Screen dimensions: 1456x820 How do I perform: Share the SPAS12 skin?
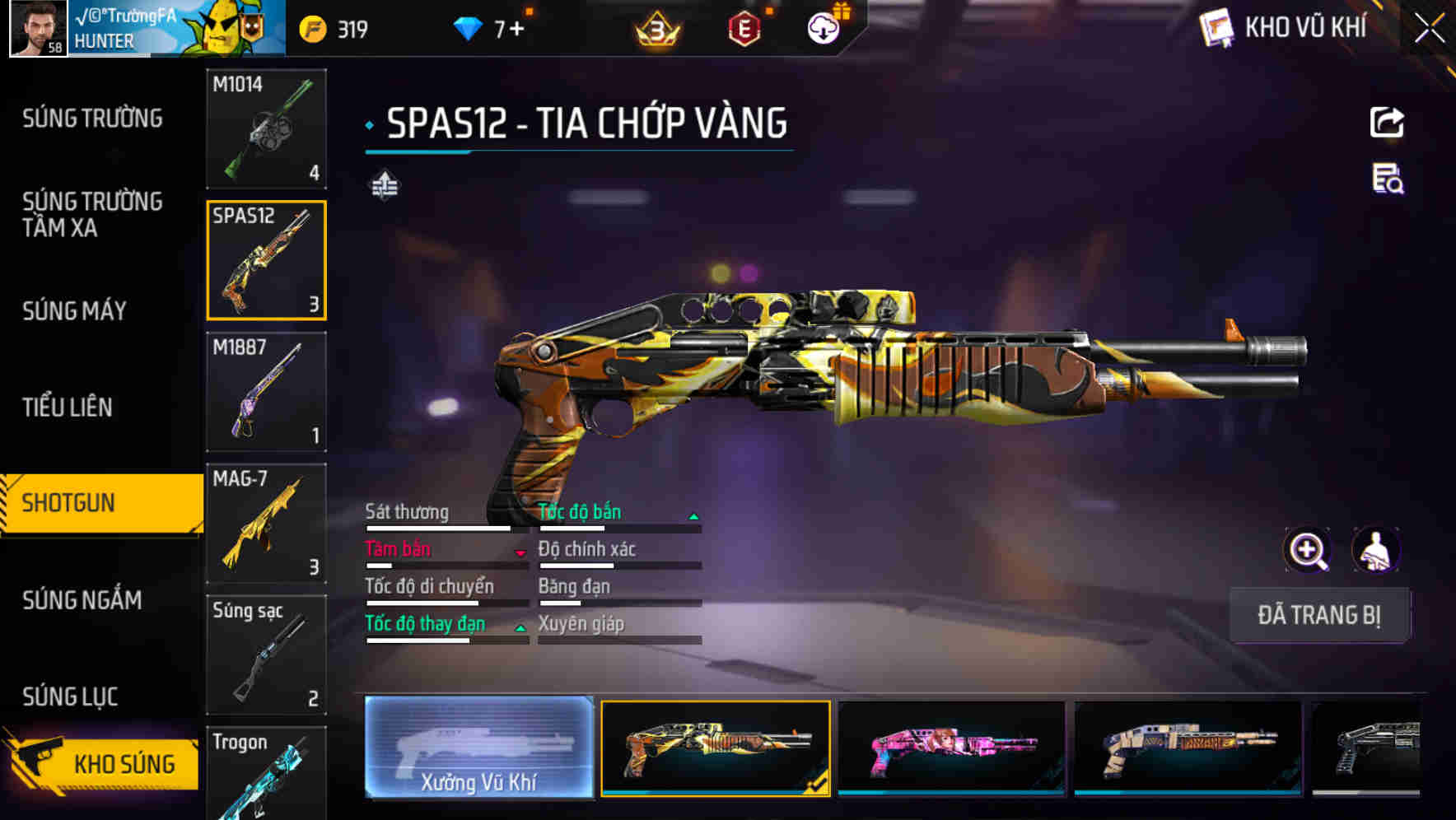tap(1387, 123)
